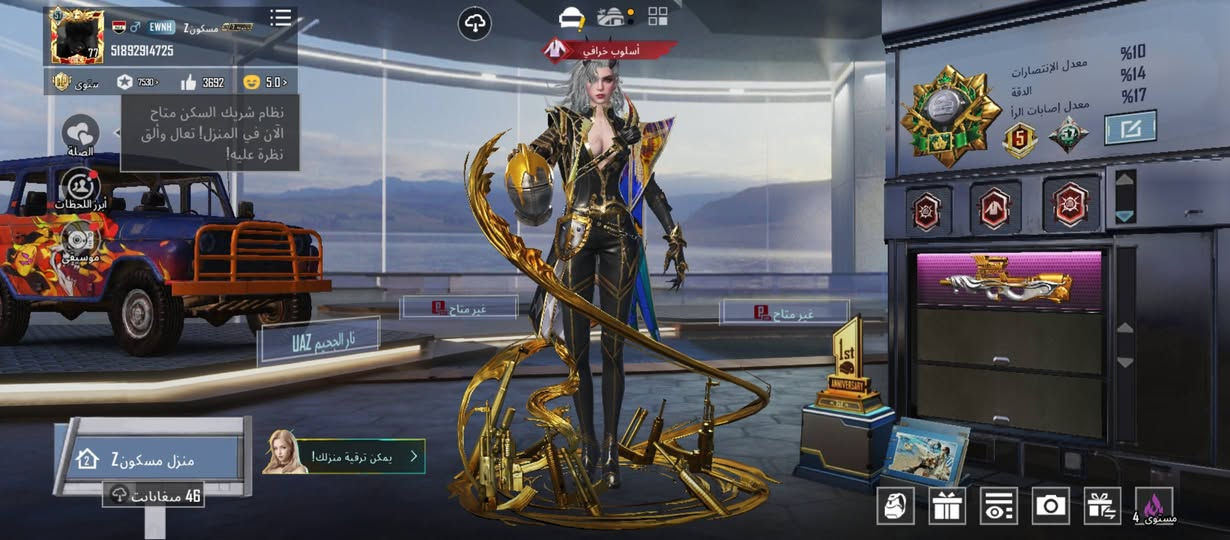
Task: Open the موسيقى music icon
Action: [80, 240]
